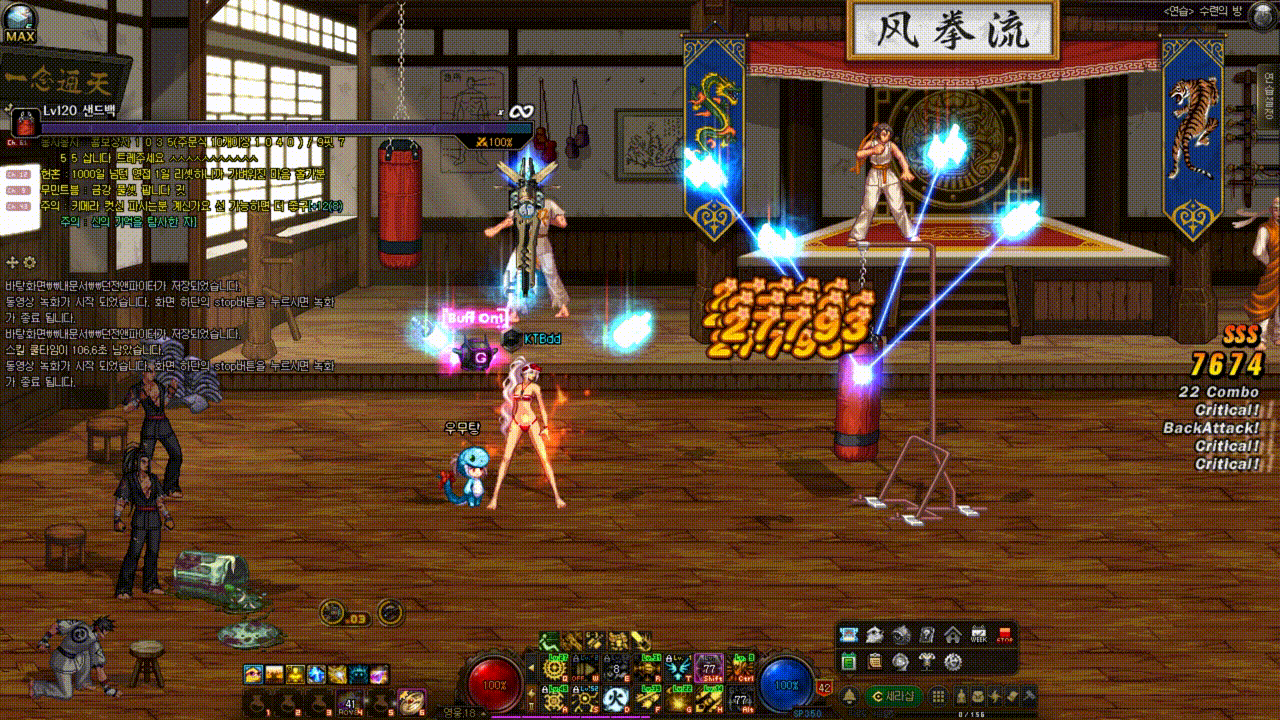Activate the purple skill on the Shift slot

click(709, 668)
